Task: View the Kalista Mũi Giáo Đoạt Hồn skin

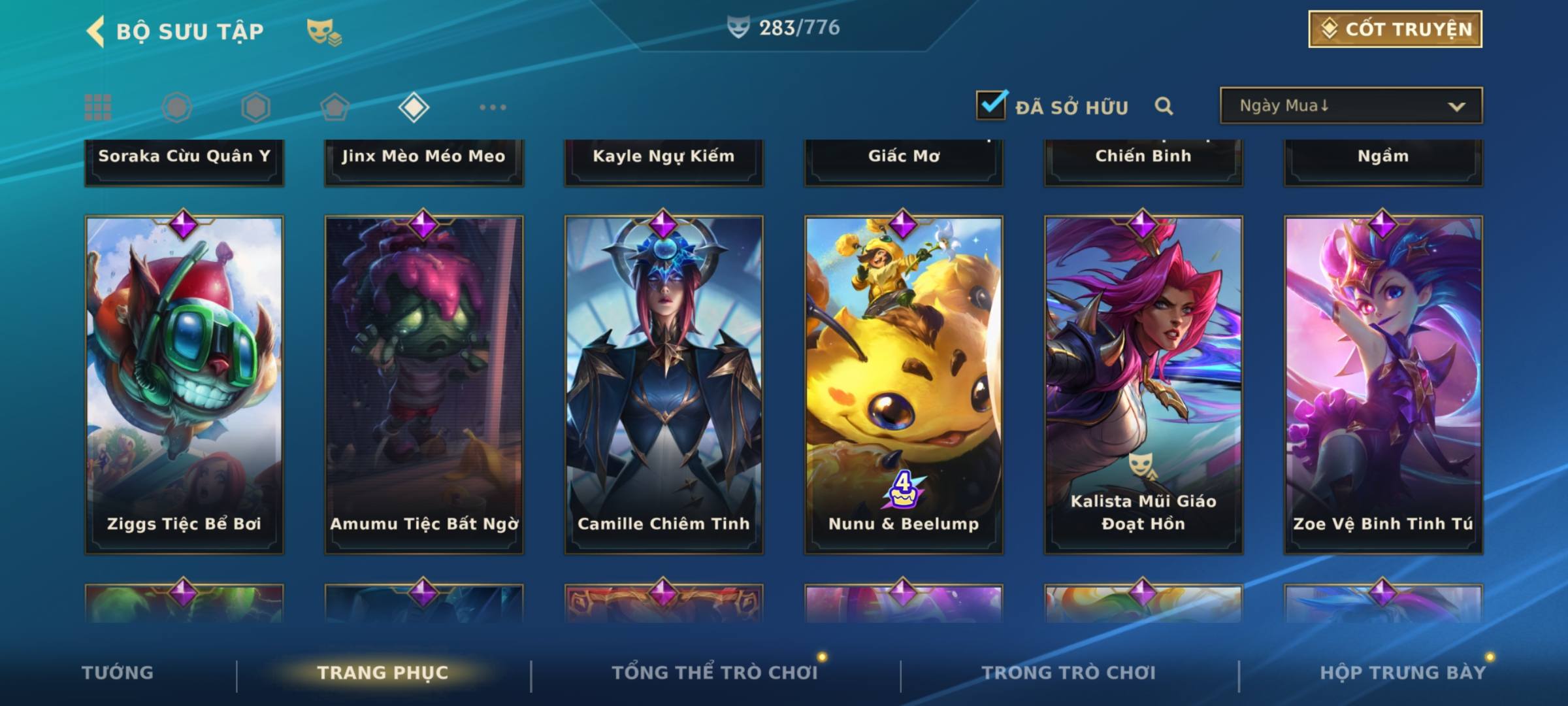Action: tap(1143, 385)
